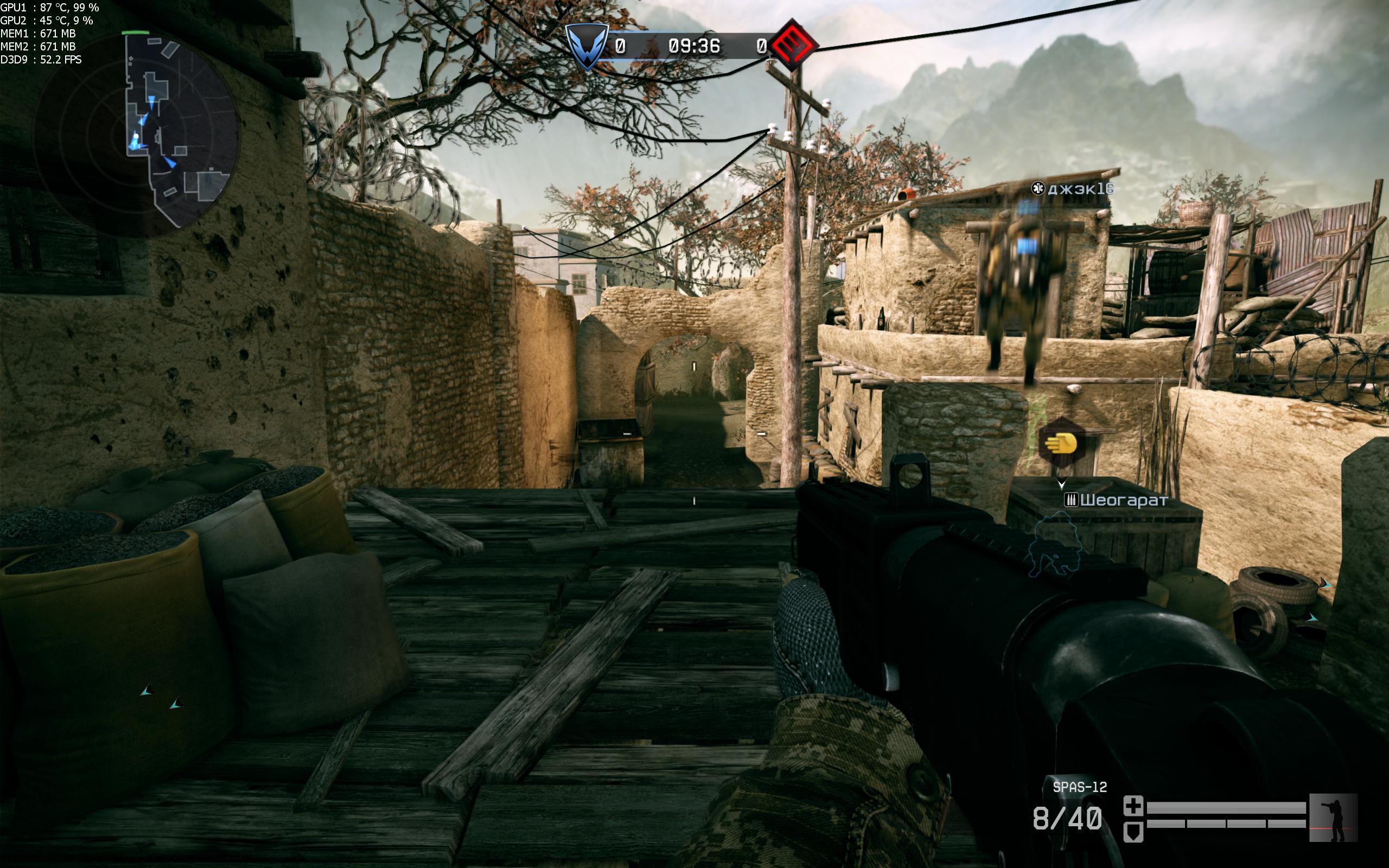
Task: Click the circular minimap radar
Action: pos(137,135)
